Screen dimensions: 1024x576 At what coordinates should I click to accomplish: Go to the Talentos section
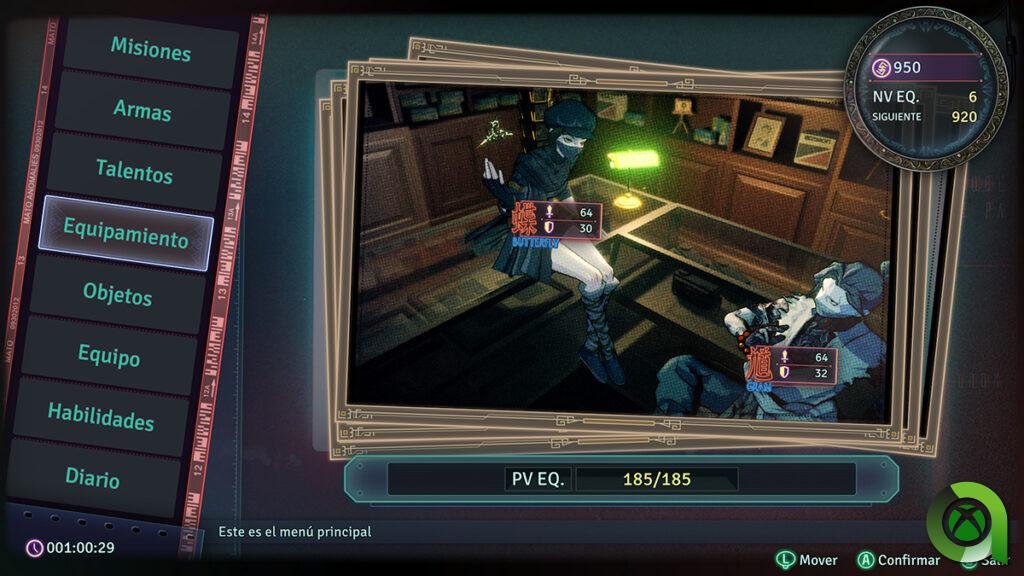[x=134, y=172]
